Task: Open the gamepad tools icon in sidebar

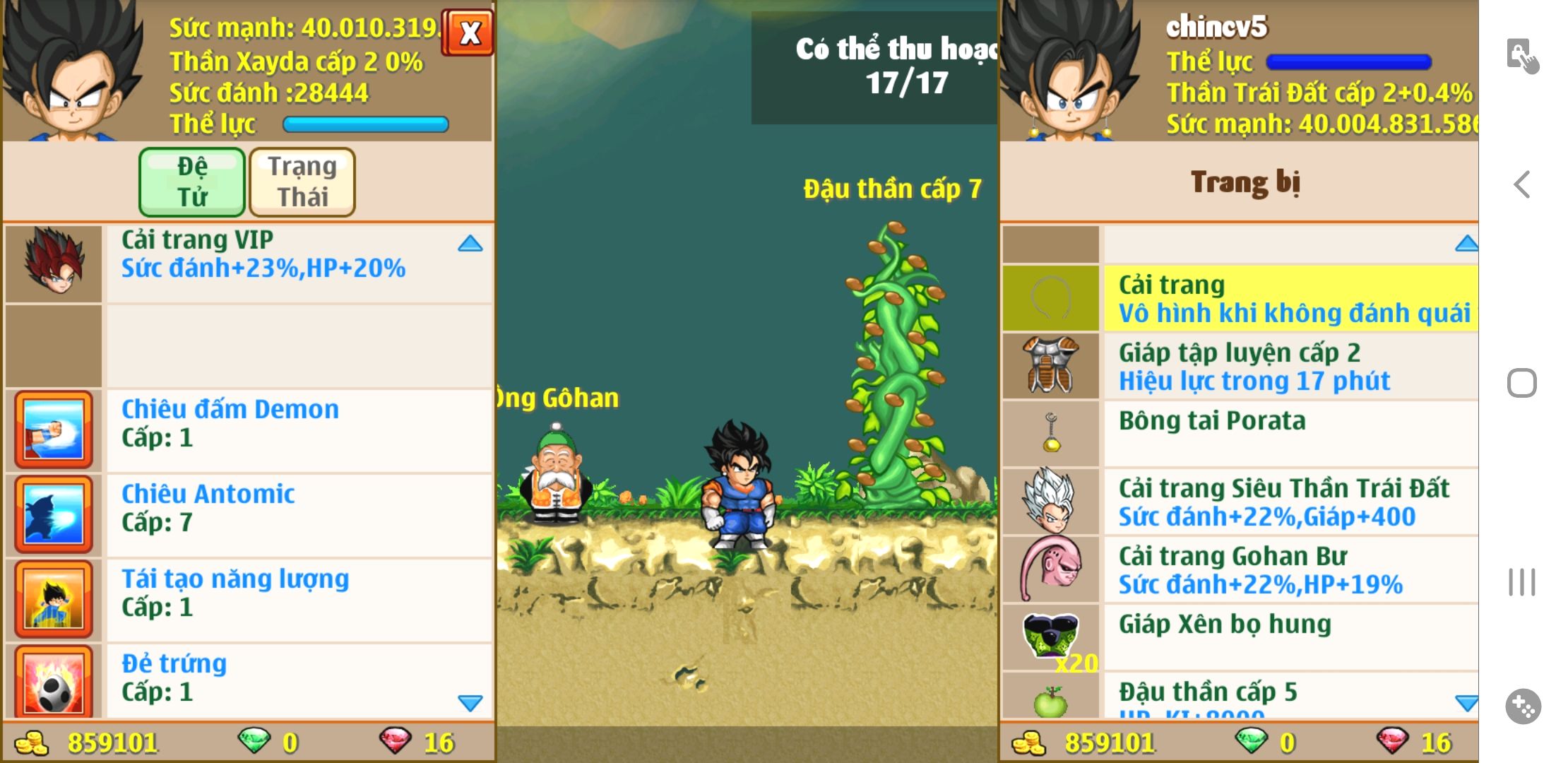Action: [1523, 706]
